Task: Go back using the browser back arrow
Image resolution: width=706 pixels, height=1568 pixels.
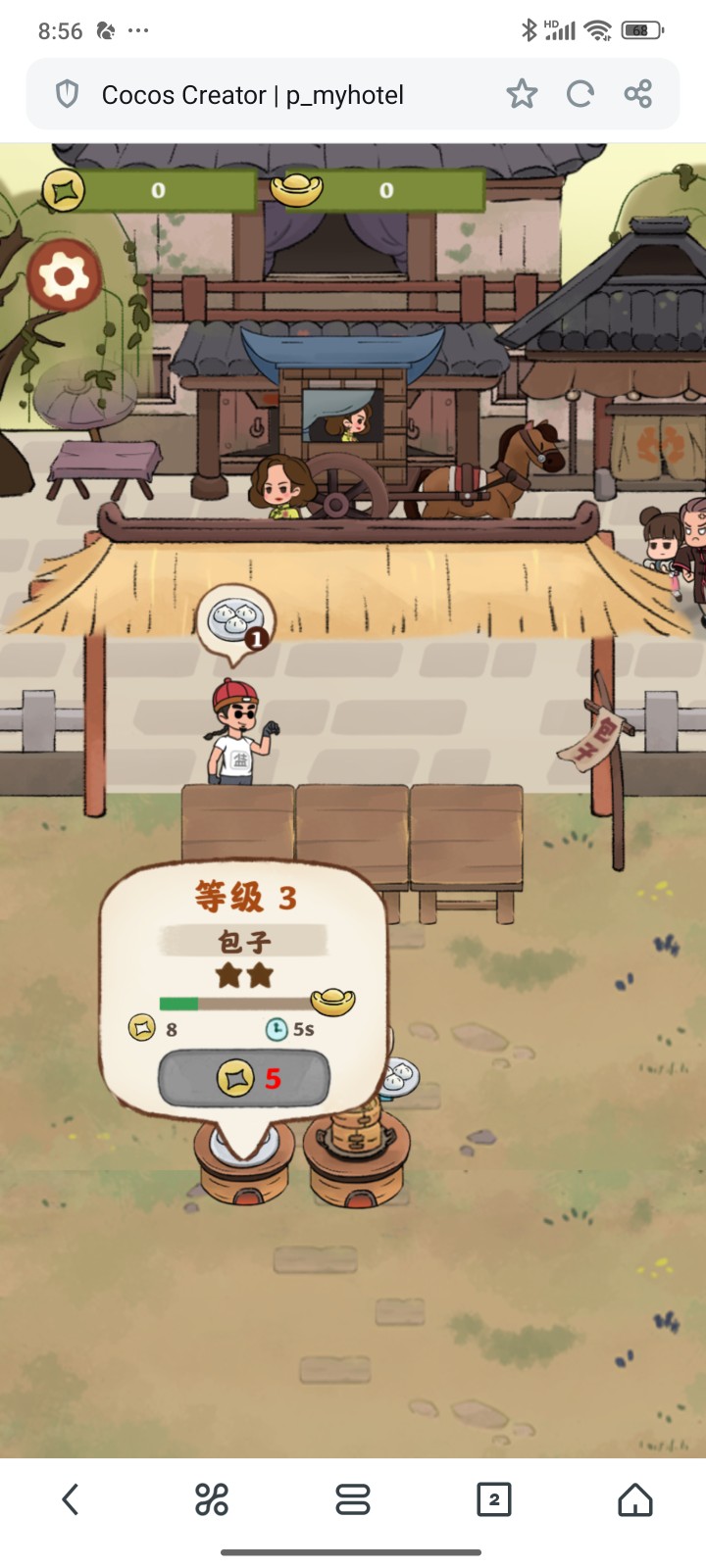Action: click(x=71, y=1498)
